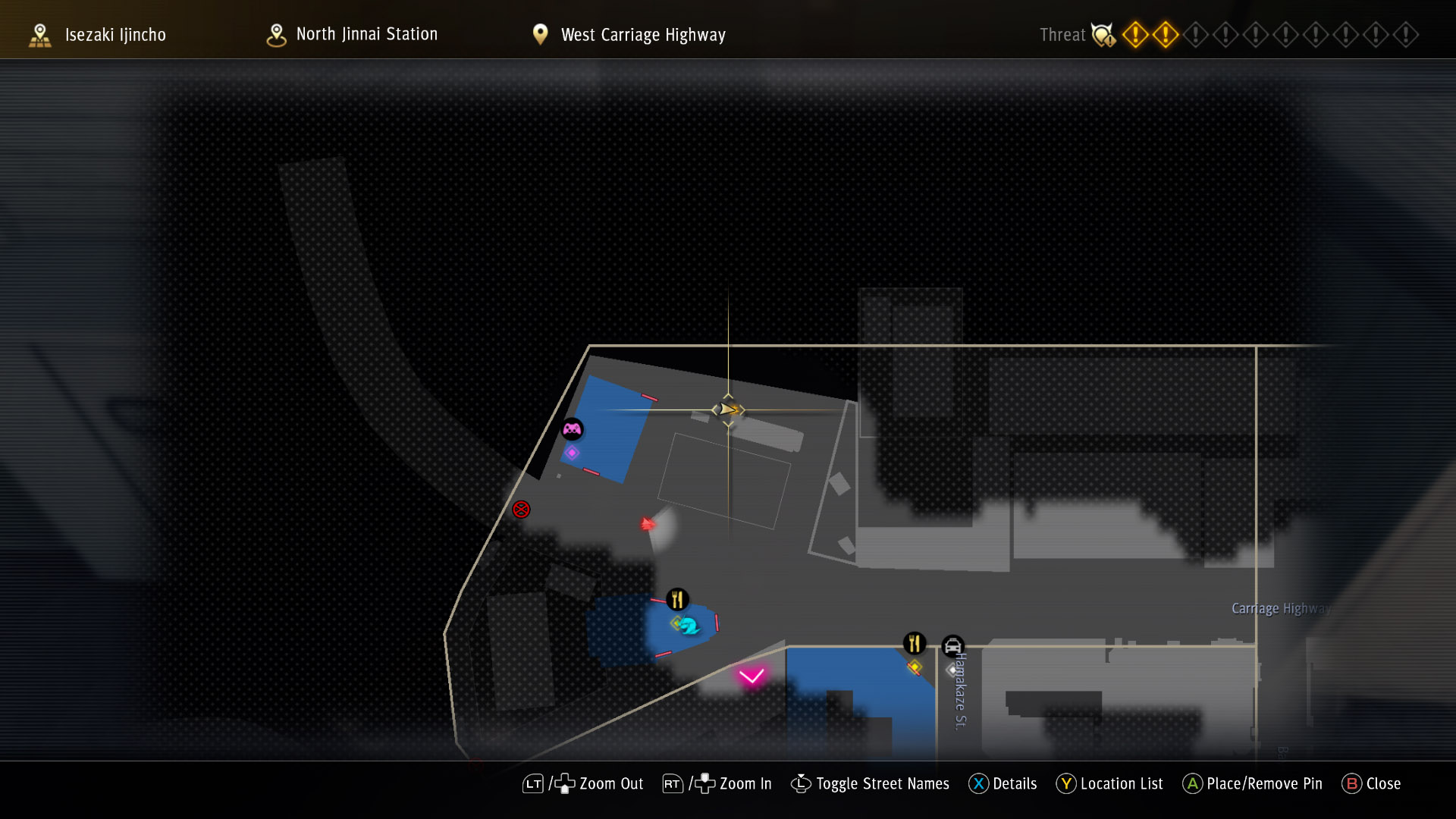Click the red enemy marker with vision cone

[648, 524]
